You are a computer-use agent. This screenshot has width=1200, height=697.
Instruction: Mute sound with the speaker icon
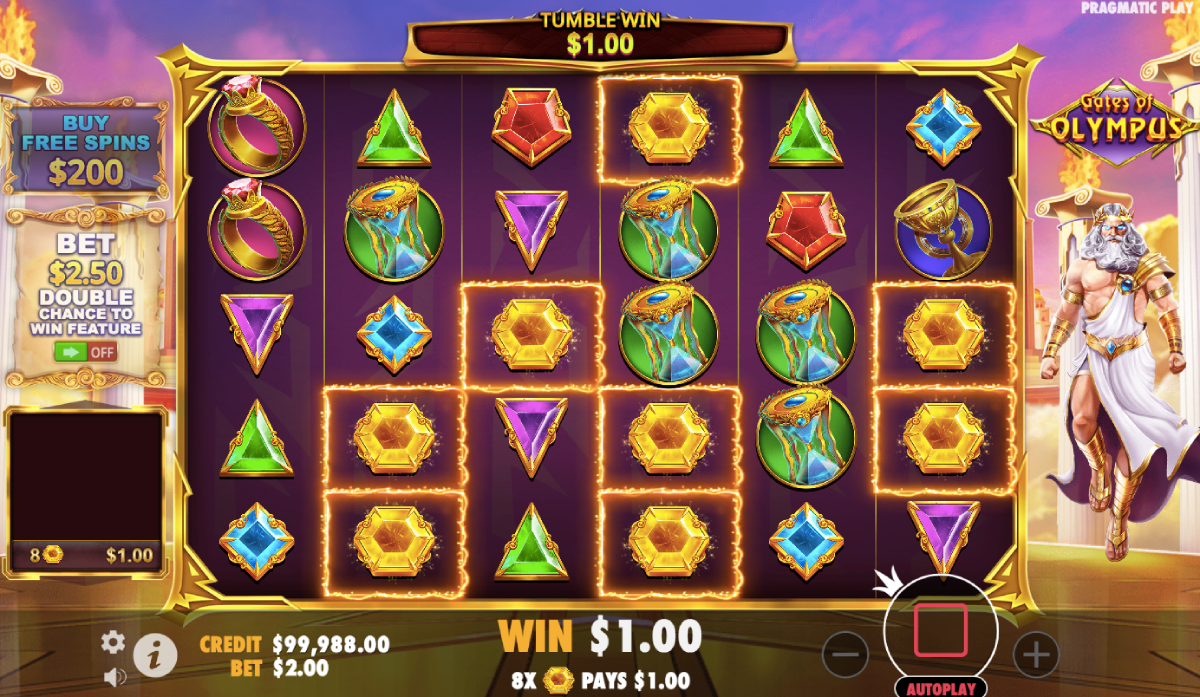pos(114,676)
